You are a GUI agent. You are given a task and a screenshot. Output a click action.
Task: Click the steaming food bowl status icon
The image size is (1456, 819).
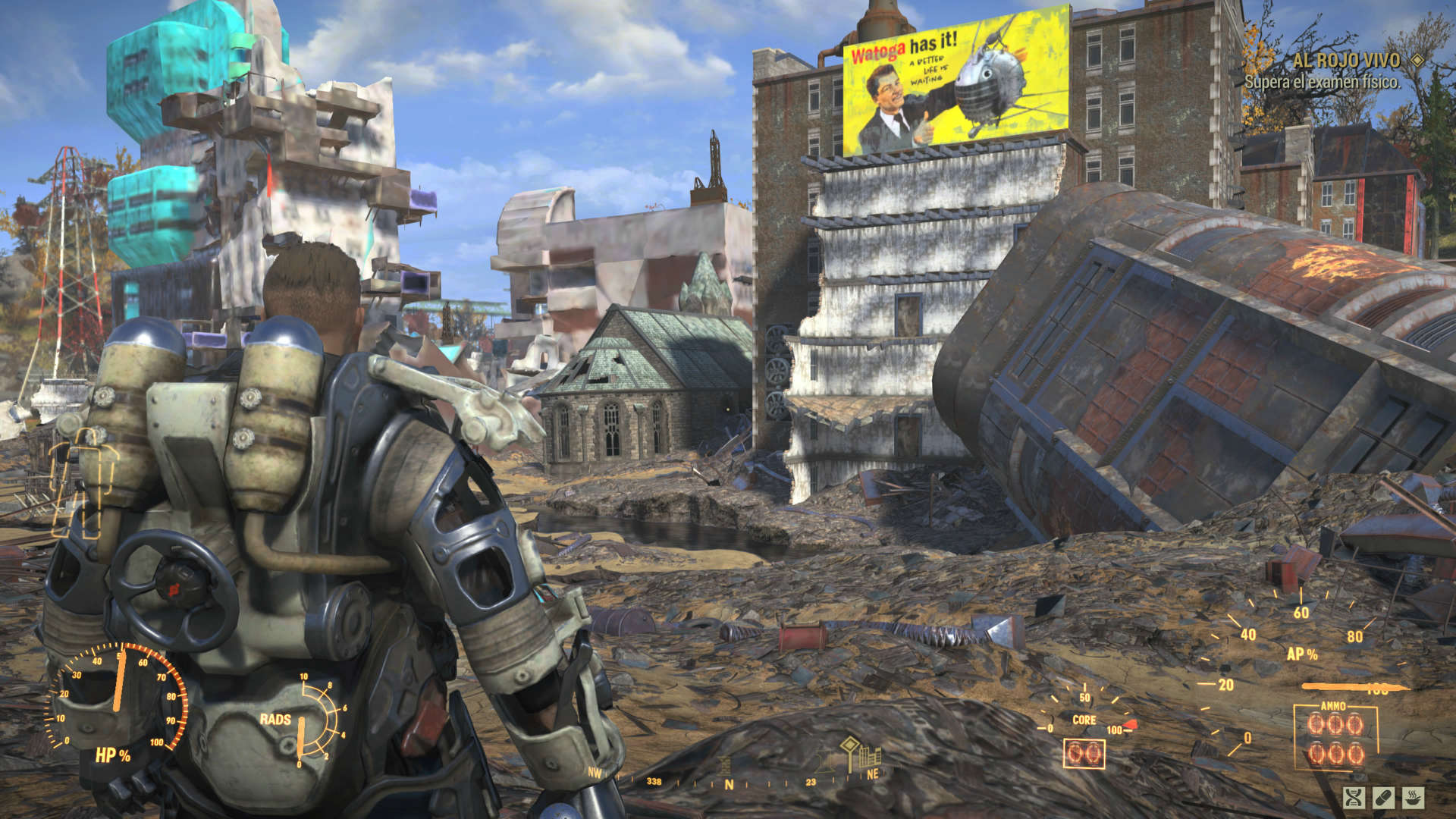pyautogui.click(x=1413, y=797)
